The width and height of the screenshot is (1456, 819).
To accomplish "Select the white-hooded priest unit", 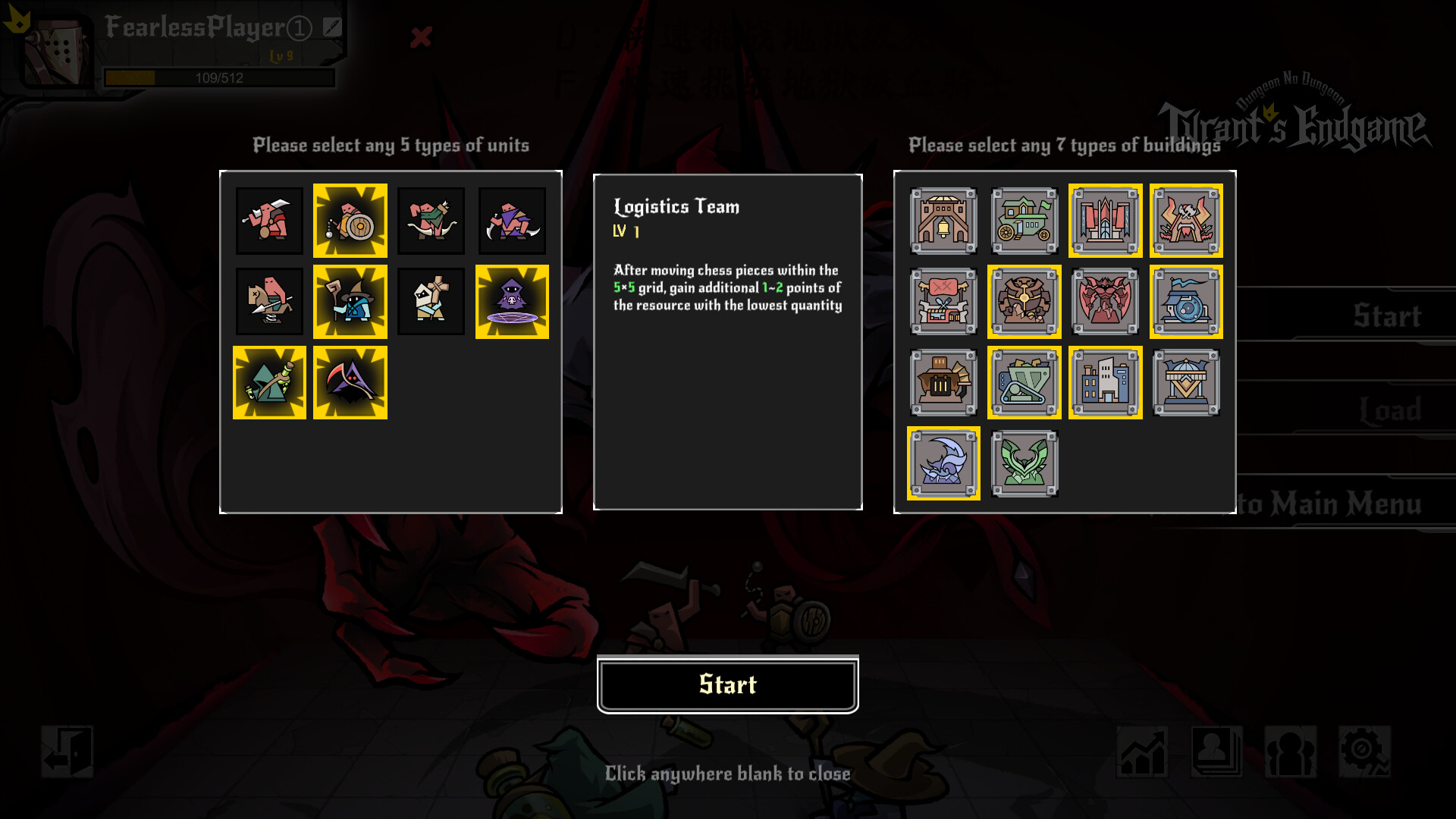I will pos(431,301).
